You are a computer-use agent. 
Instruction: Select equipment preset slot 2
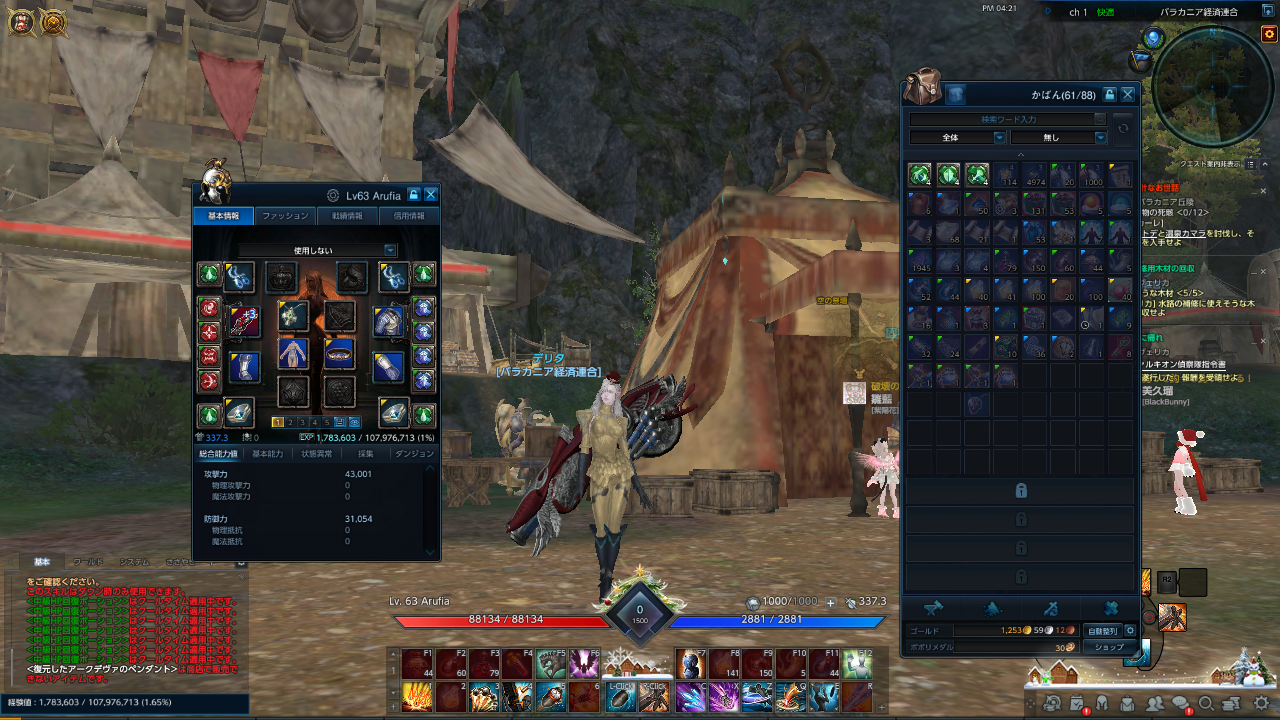pos(290,423)
